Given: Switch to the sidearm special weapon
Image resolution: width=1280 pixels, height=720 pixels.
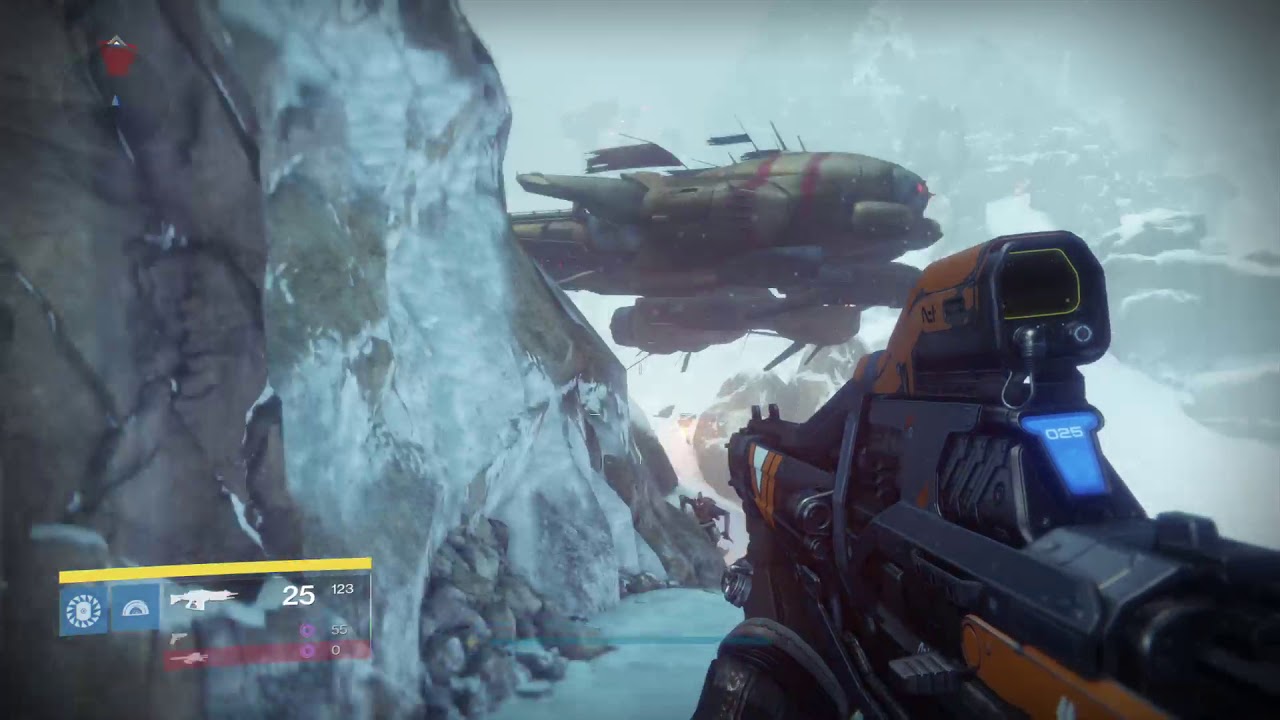Looking at the screenshot, I should coord(178,637).
